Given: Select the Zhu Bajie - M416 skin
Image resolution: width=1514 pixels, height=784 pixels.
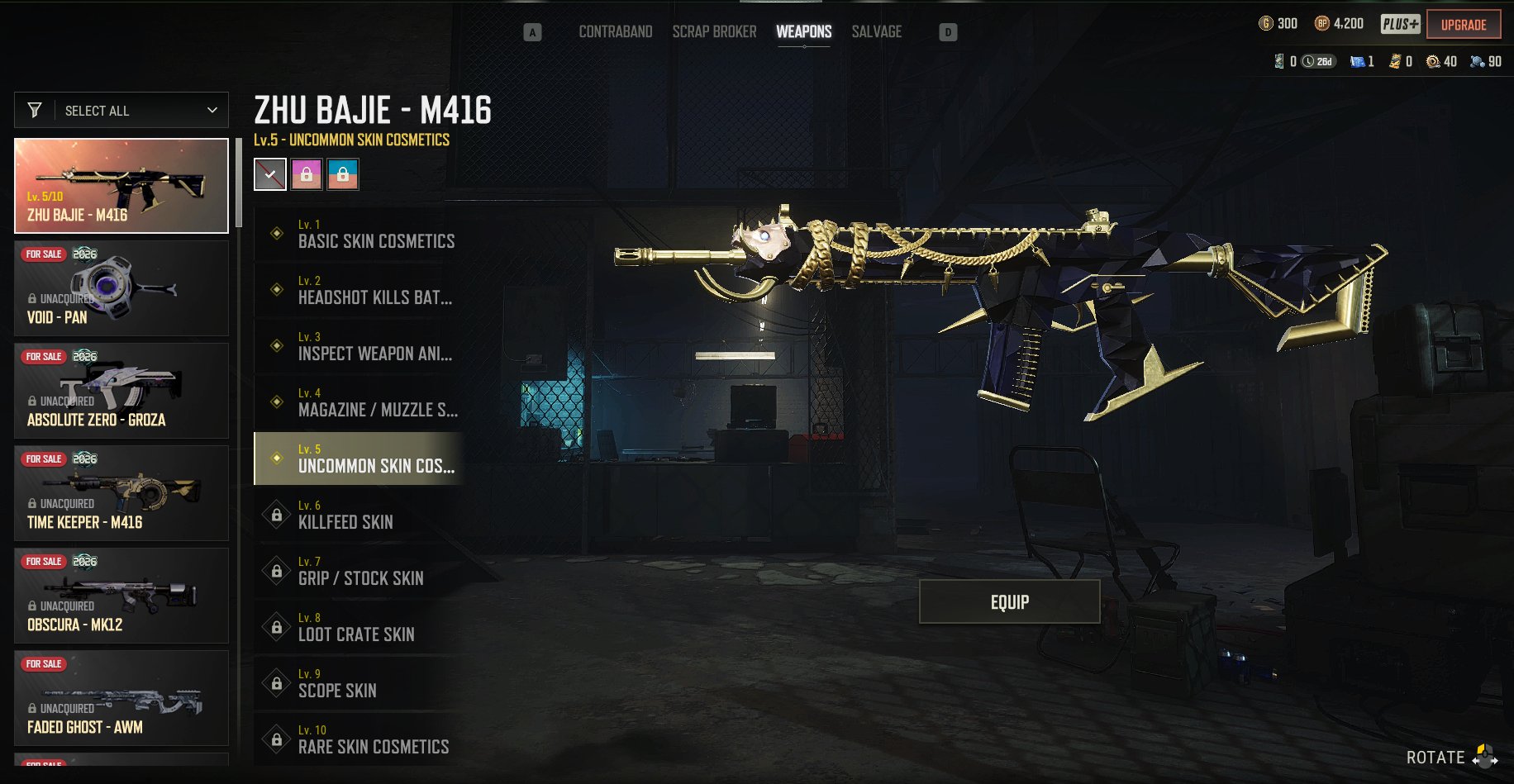Looking at the screenshot, I should pyautogui.click(x=121, y=186).
